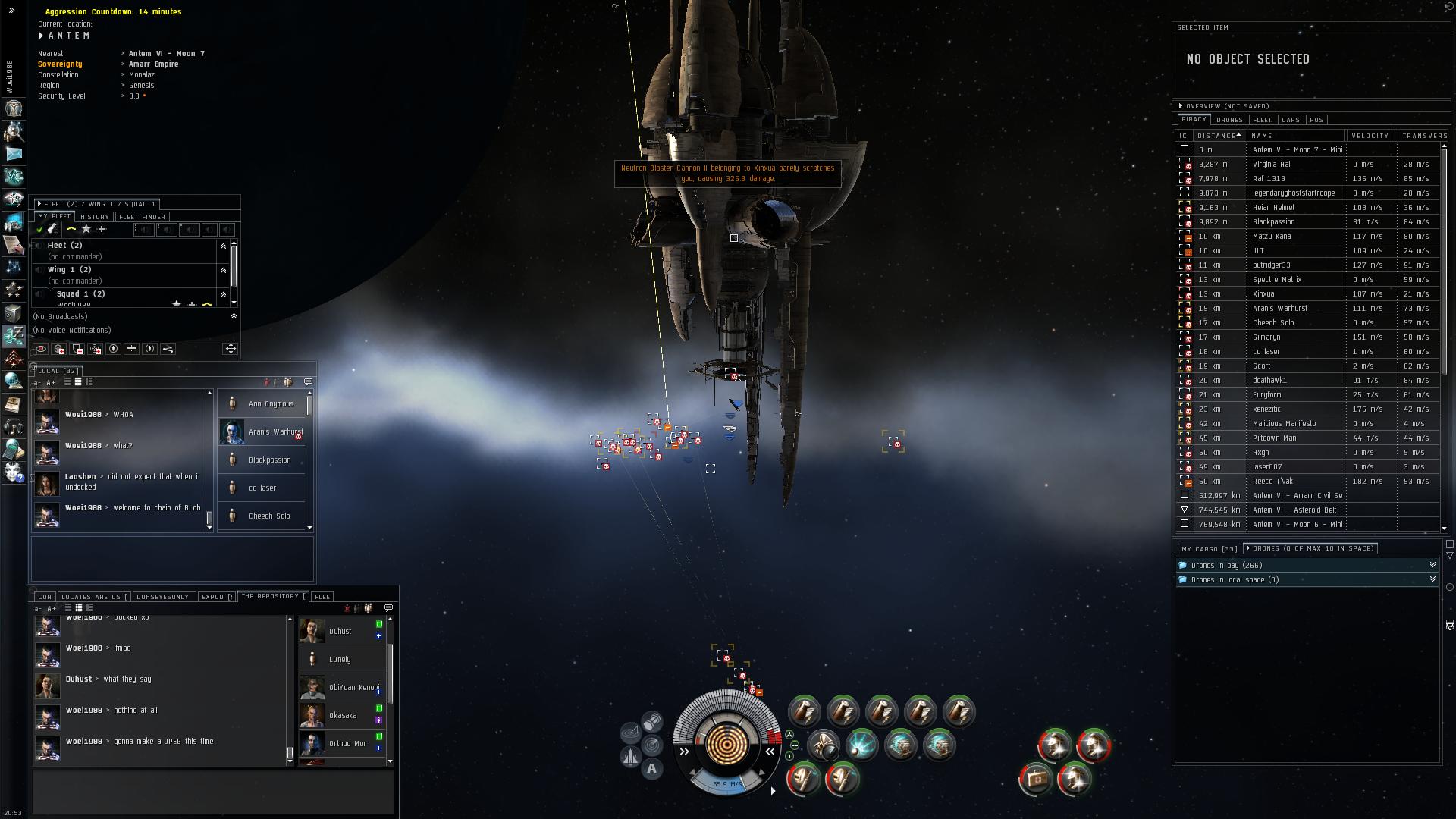Sort overview by Distance column
Screen dimensions: 1456x819
(1218, 136)
